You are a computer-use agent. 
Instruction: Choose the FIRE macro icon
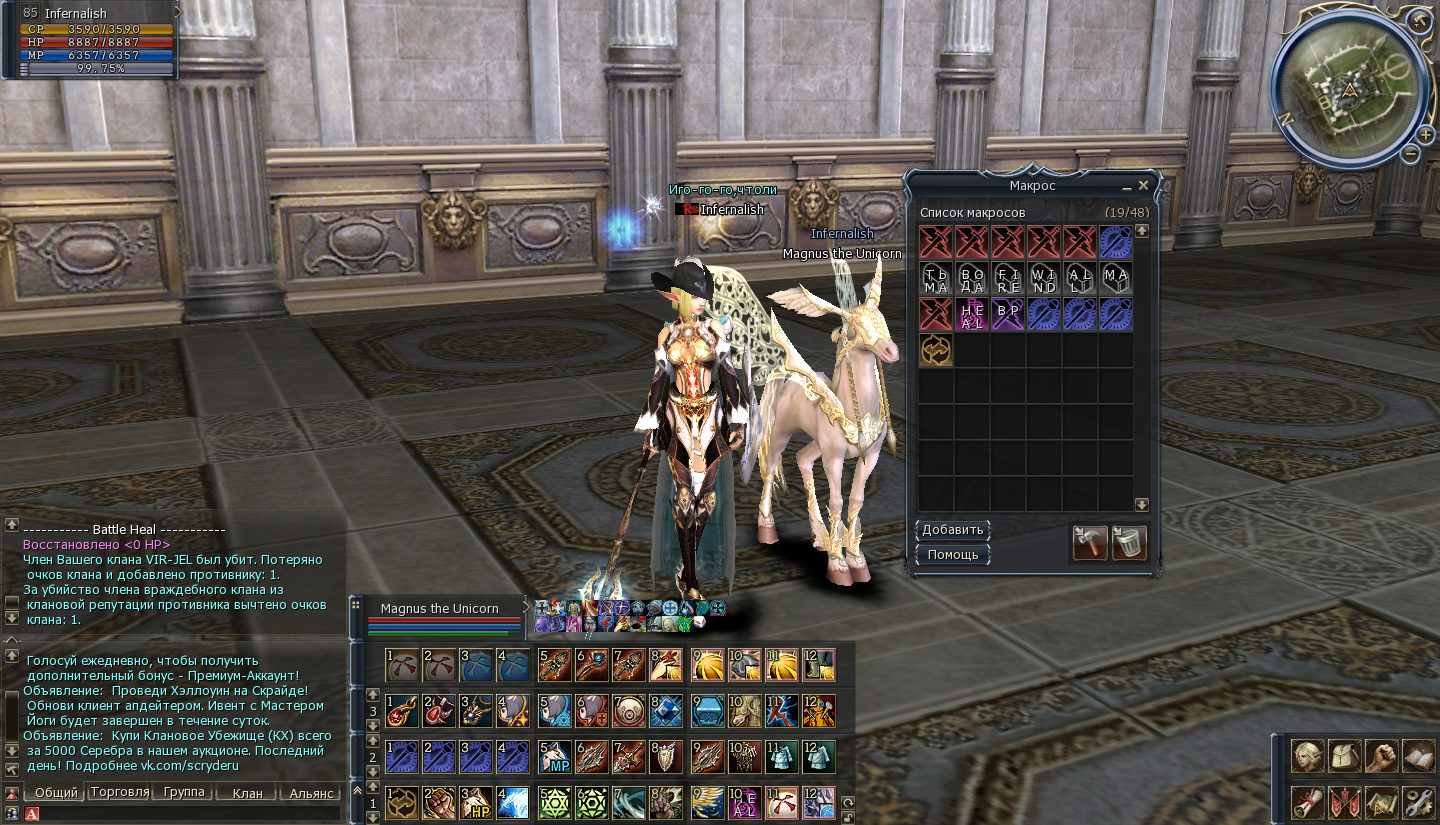coord(1008,278)
